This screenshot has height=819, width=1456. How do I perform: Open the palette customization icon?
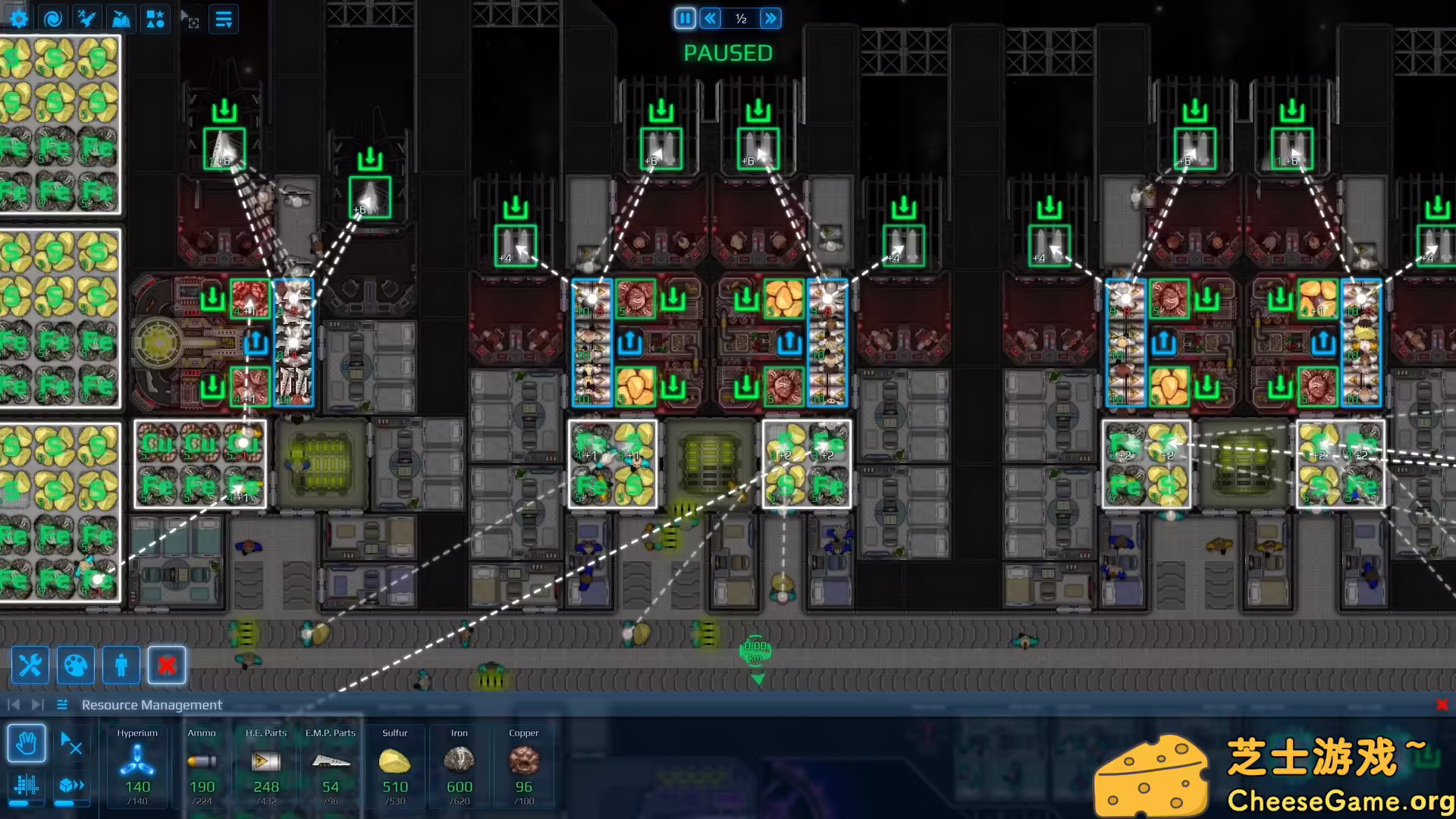75,665
